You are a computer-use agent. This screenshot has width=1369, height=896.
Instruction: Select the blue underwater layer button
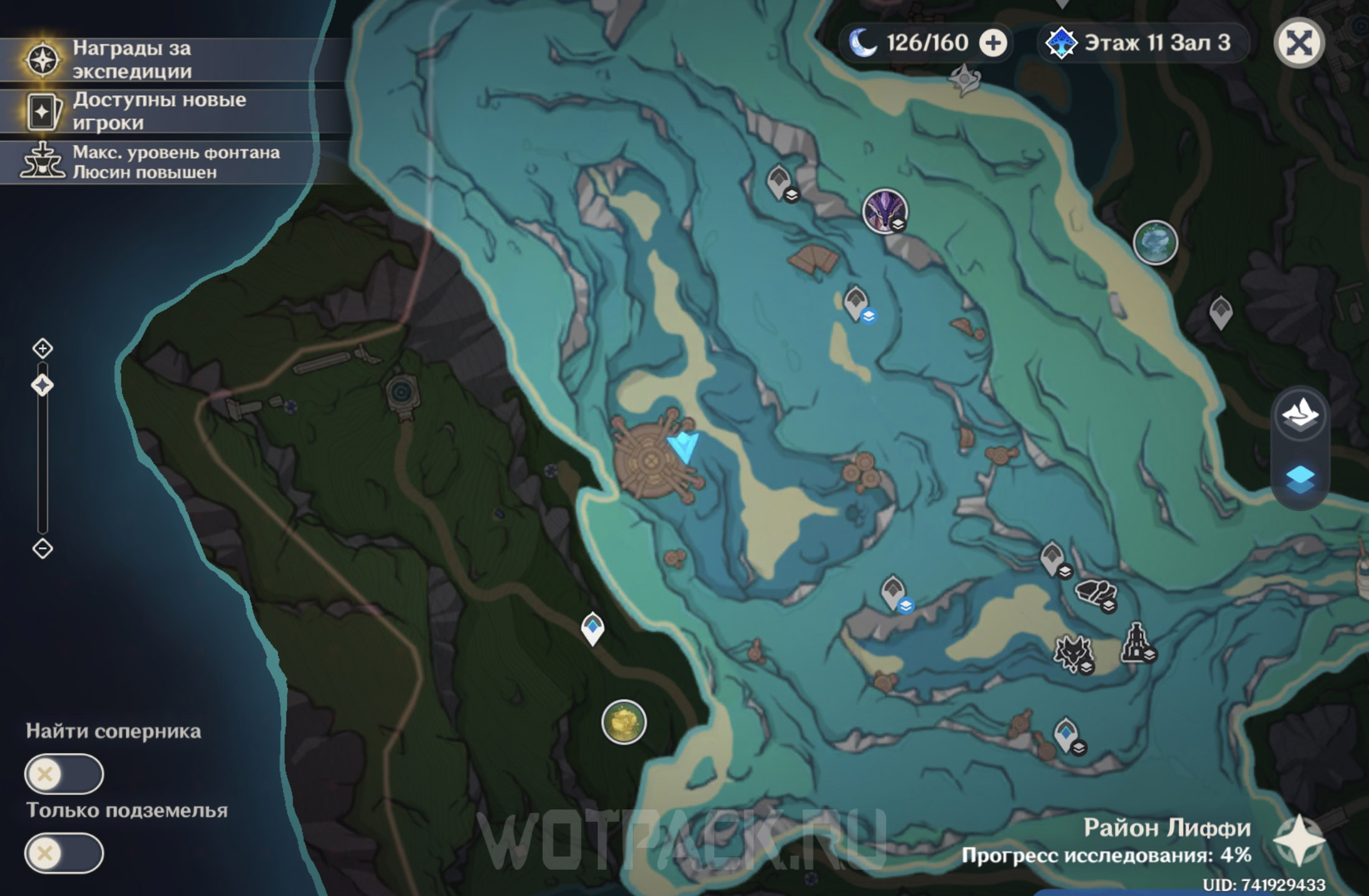click(x=1300, y=479)
